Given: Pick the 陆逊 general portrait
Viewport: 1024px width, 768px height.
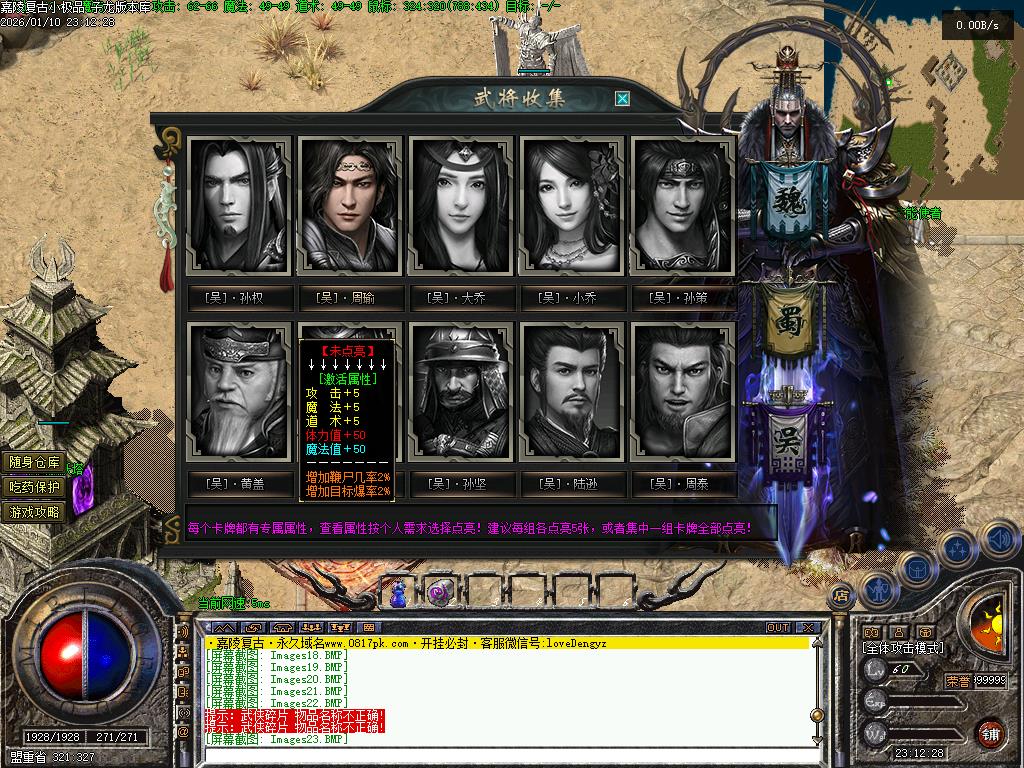Looking at the screenshot, I should coord(572,391).
